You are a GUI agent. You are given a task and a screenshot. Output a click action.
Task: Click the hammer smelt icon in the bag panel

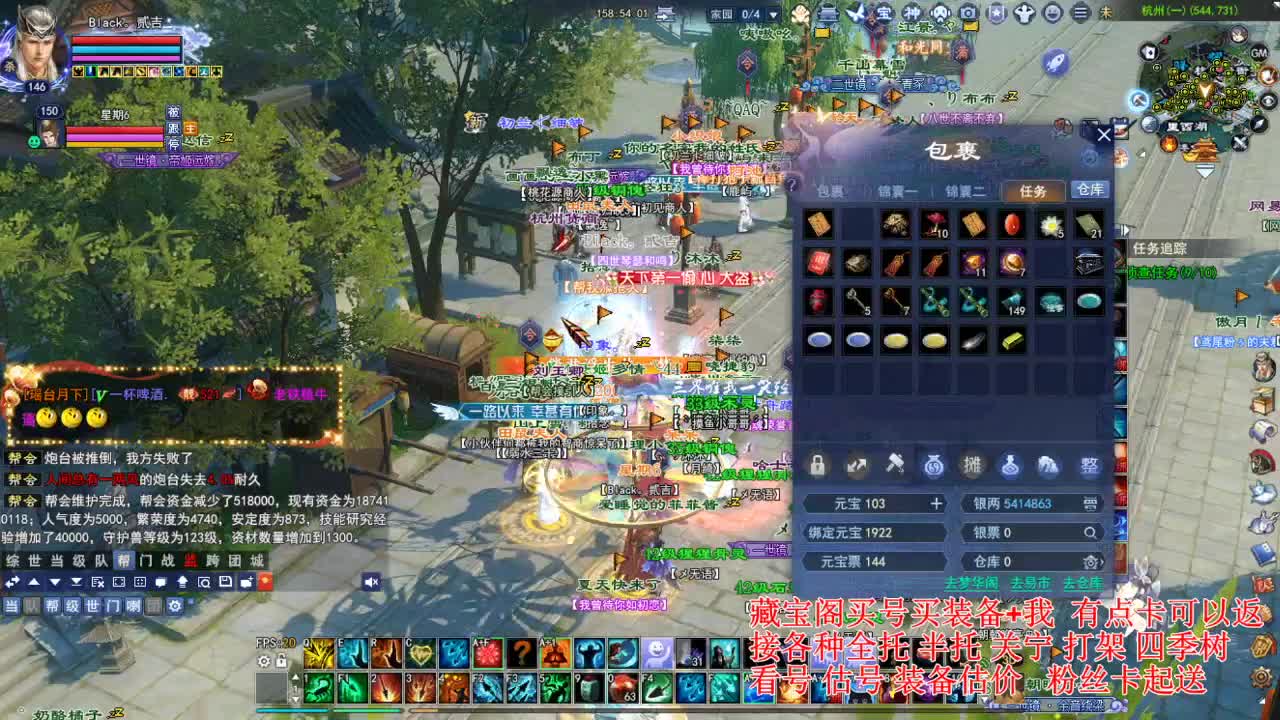pos(897,464)
